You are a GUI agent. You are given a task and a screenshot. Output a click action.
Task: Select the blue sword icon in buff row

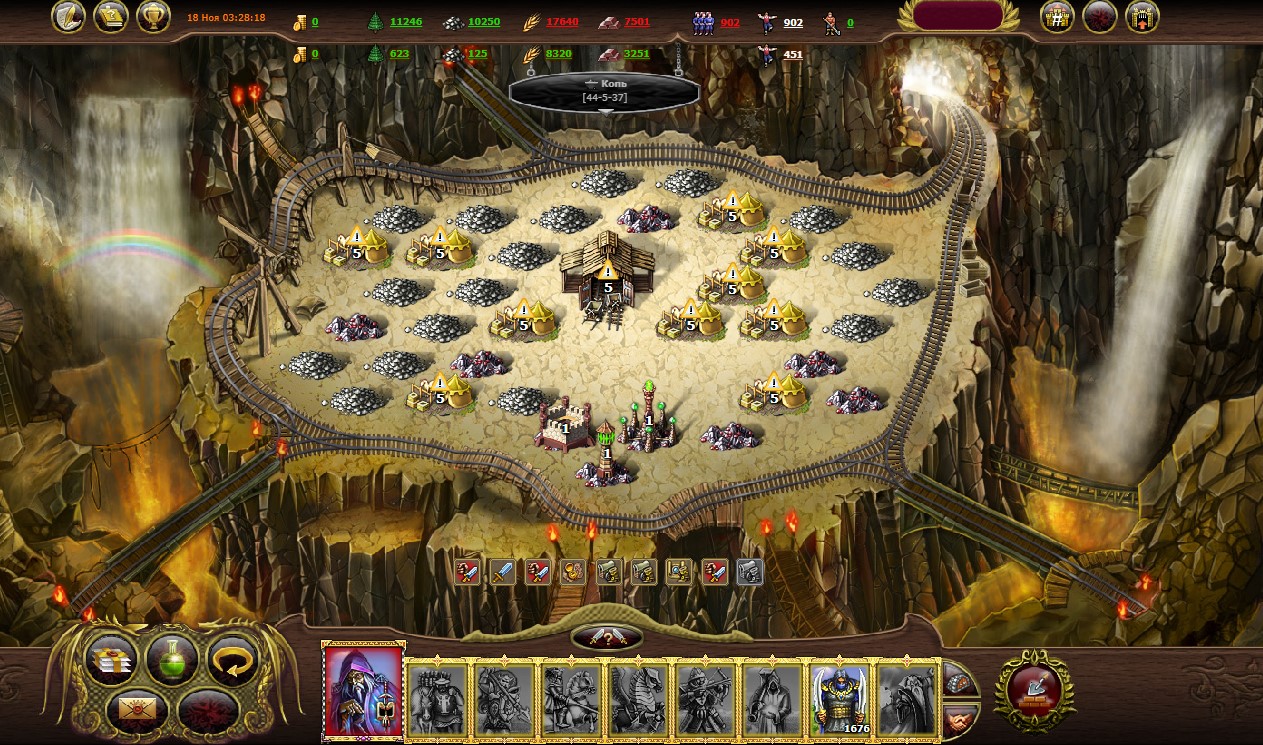click(x=503, y=572)
